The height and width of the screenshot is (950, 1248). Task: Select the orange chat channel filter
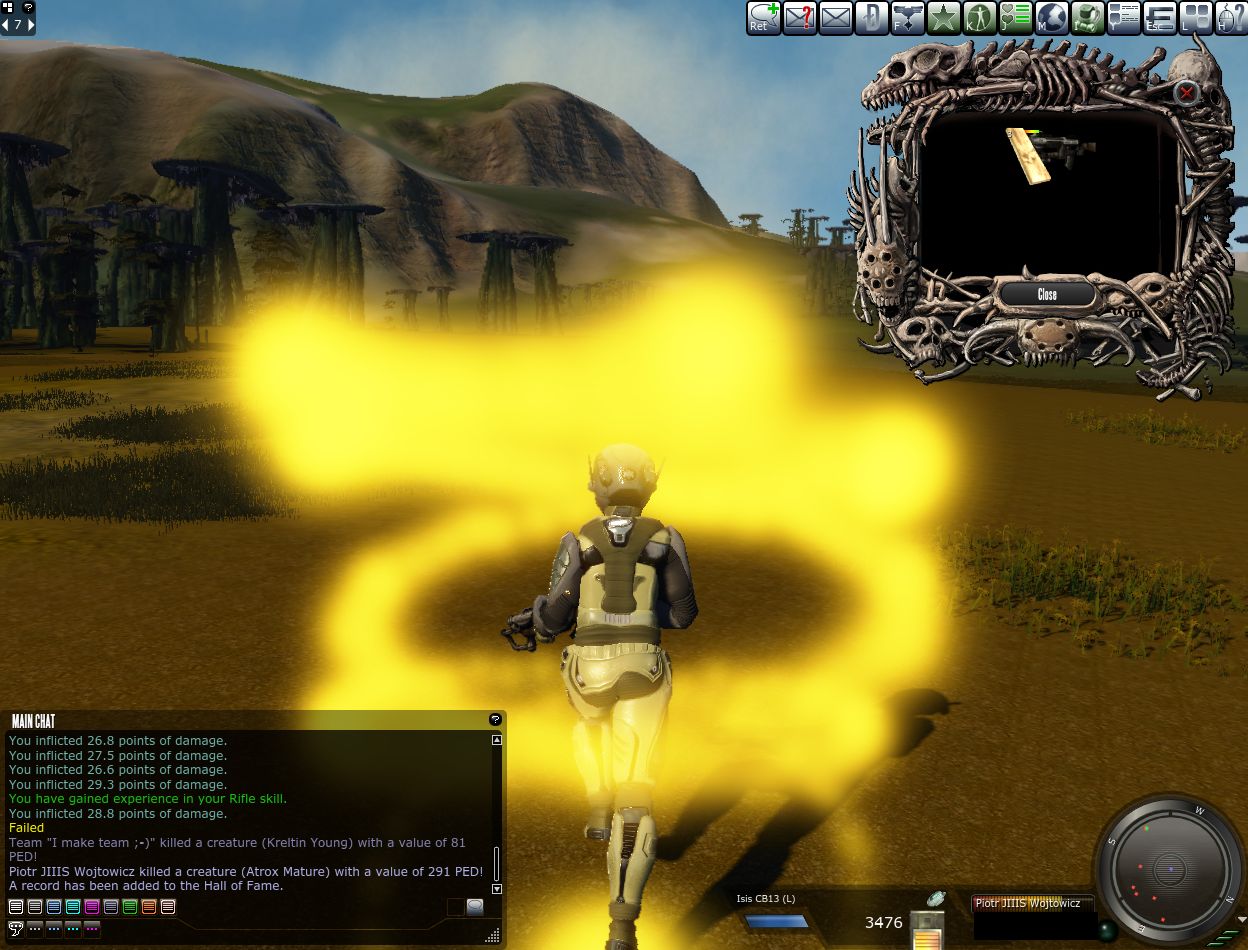[149, 907]
